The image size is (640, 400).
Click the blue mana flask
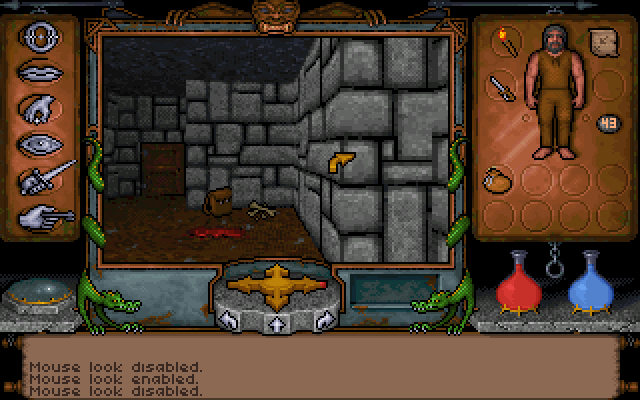click(x=589, y=283)
